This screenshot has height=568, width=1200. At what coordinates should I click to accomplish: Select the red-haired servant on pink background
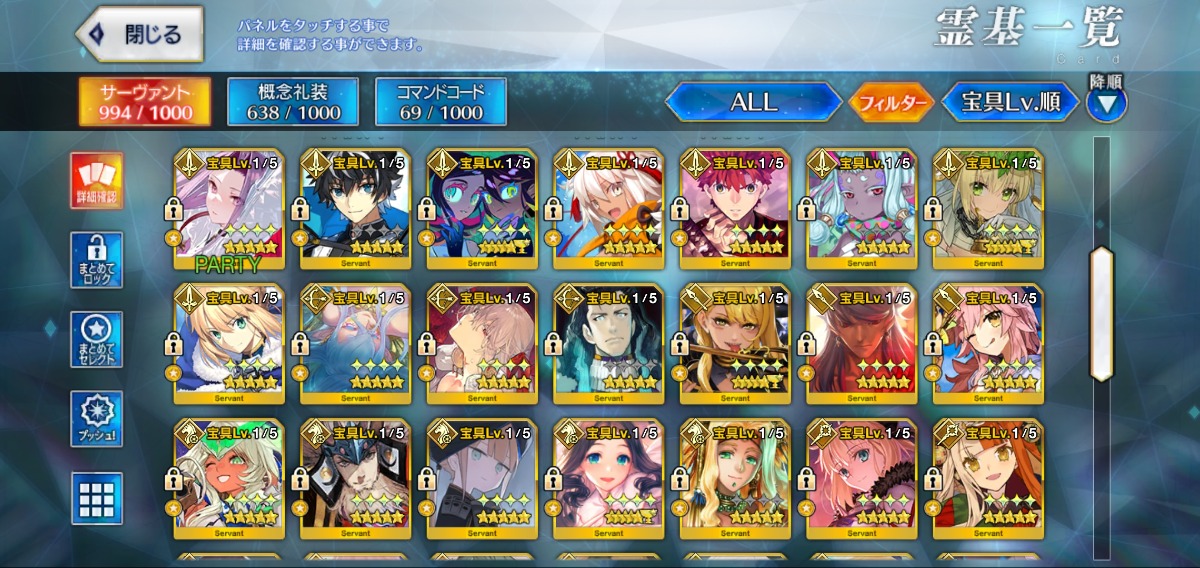pos(734,209)
